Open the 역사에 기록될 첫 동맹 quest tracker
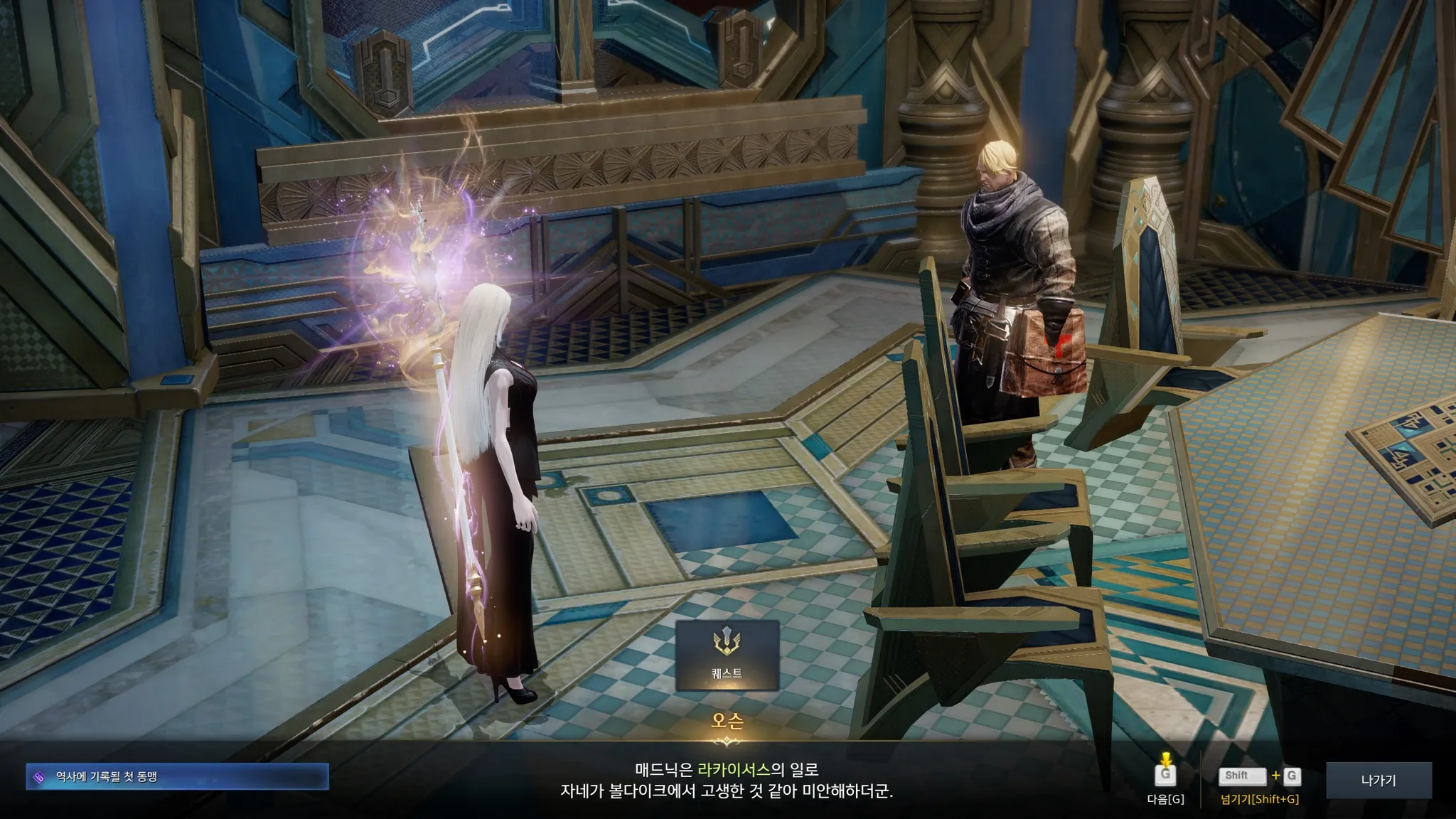This screenshot has height=819, width=1456. [177, 777]
